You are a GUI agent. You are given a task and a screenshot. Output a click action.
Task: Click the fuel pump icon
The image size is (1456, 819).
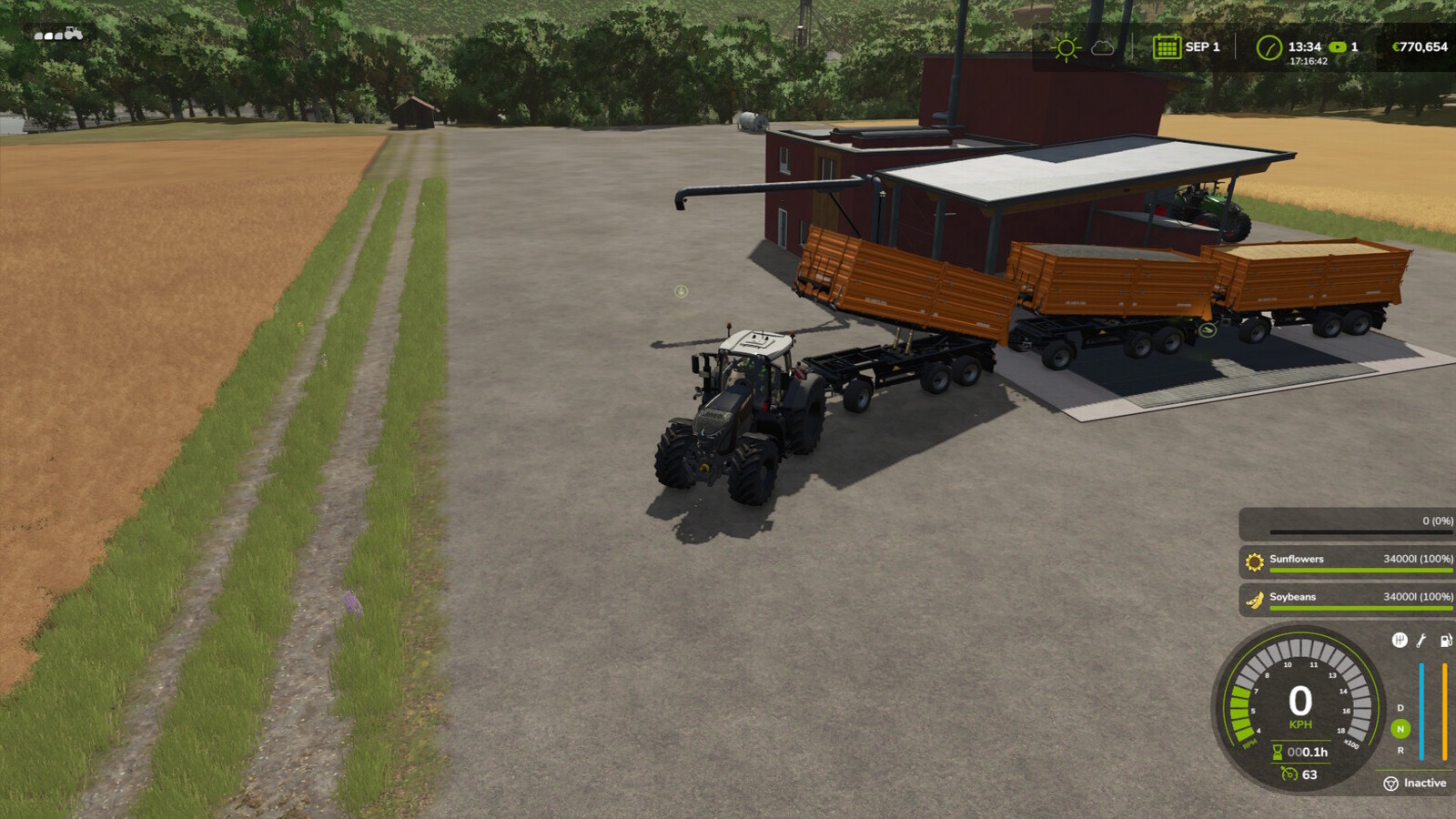pyautogui.click(x=1445, y=642)
